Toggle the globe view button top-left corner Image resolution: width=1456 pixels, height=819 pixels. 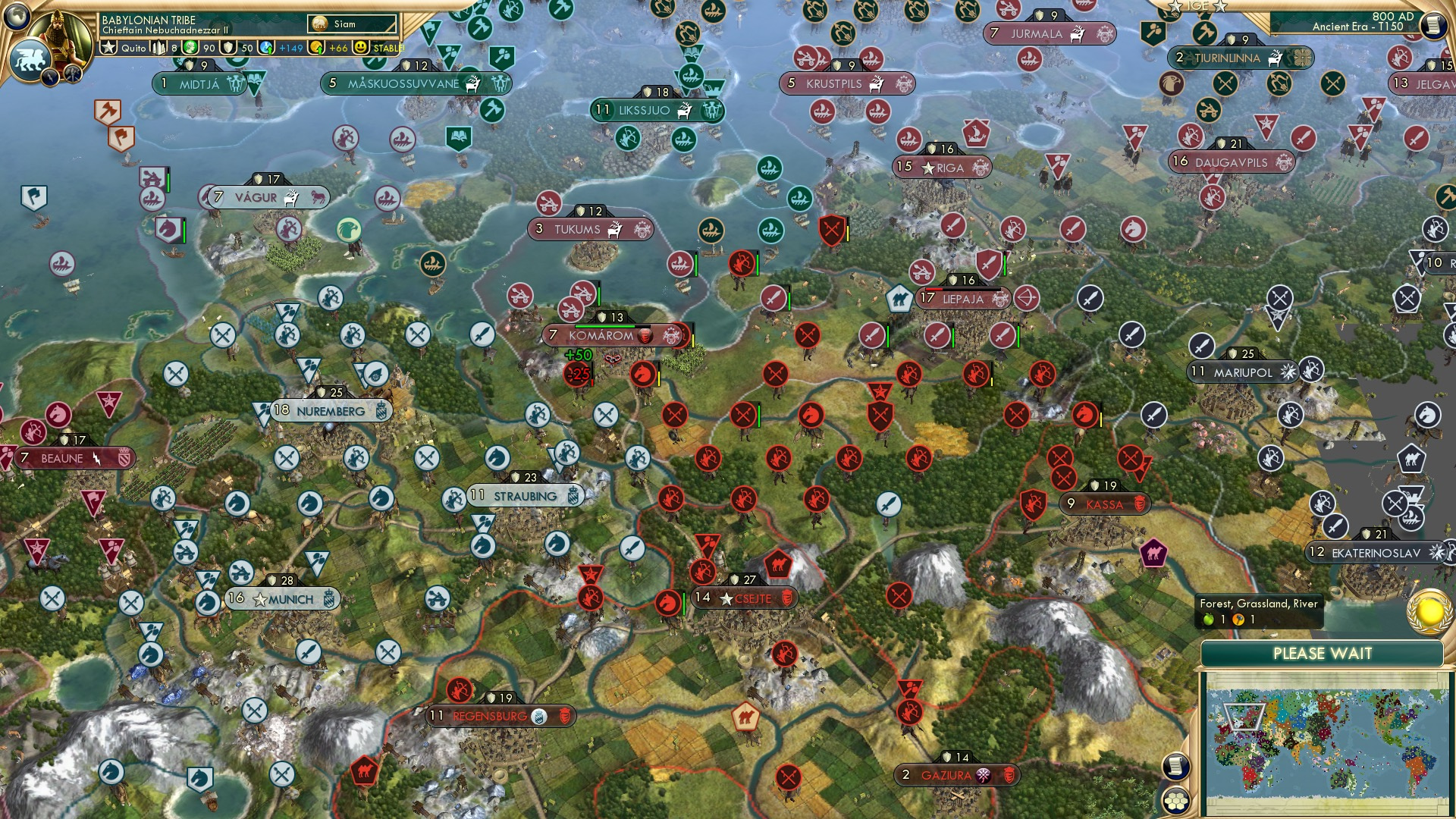coord(15,17)
